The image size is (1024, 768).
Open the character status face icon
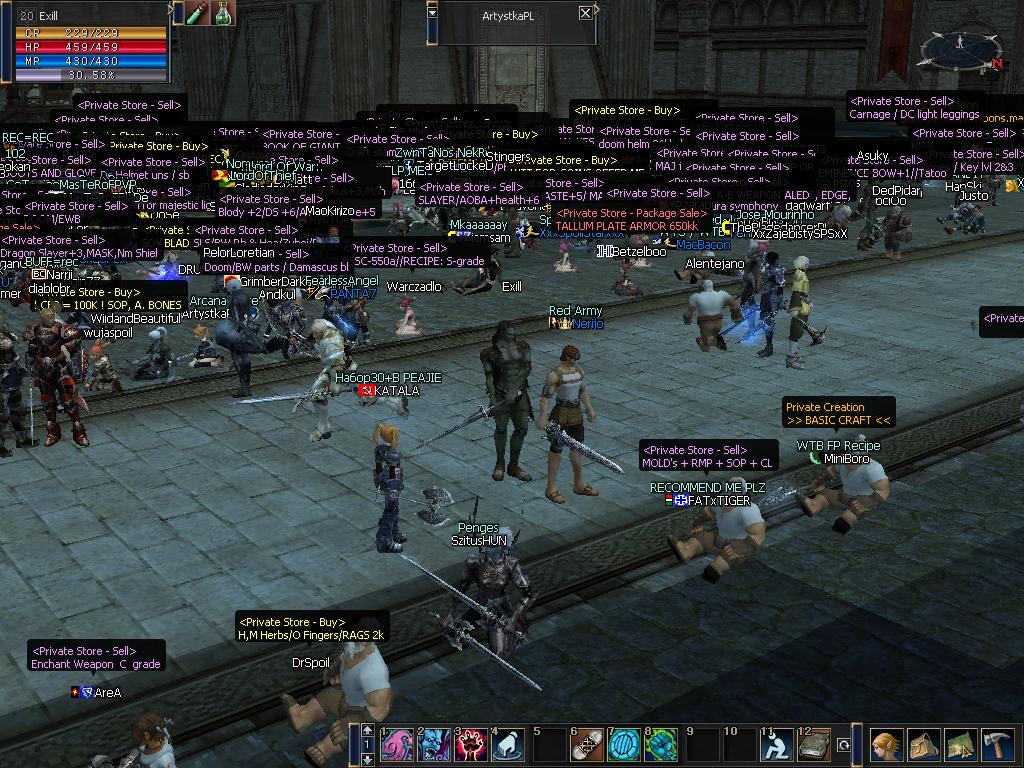[886, 746]
